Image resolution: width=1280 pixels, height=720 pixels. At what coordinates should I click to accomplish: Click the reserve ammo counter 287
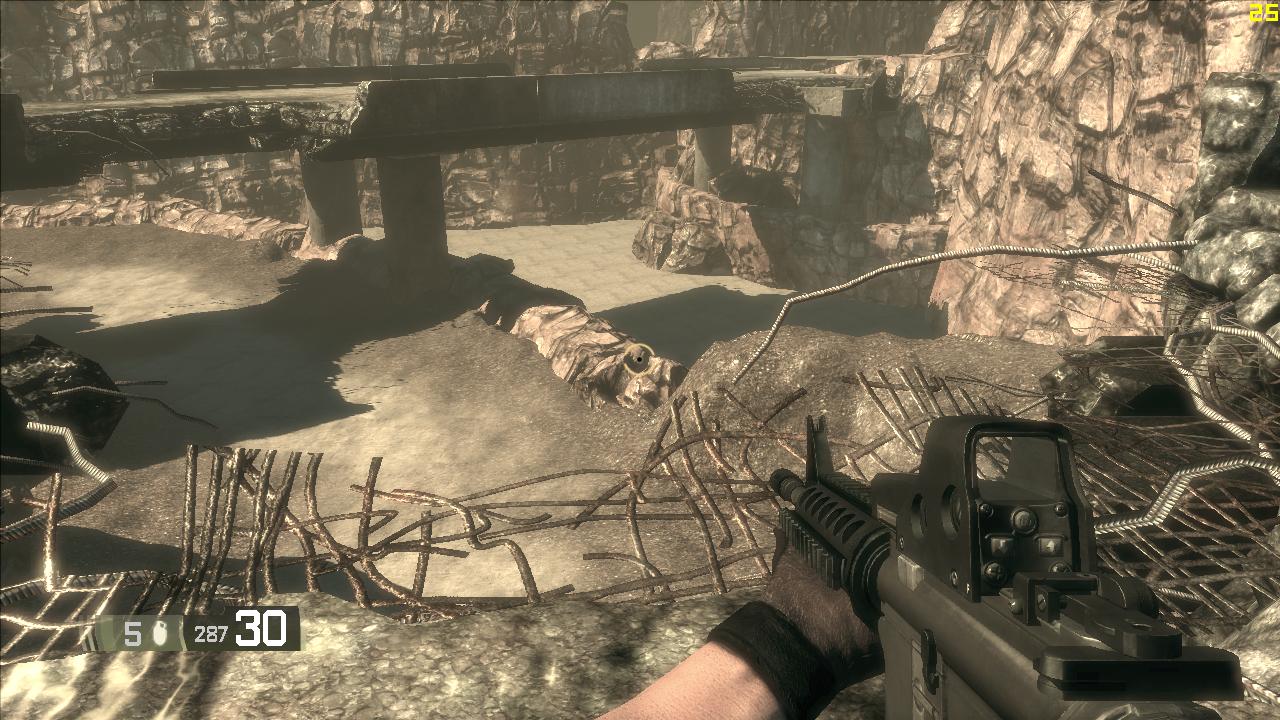point(210,633)
